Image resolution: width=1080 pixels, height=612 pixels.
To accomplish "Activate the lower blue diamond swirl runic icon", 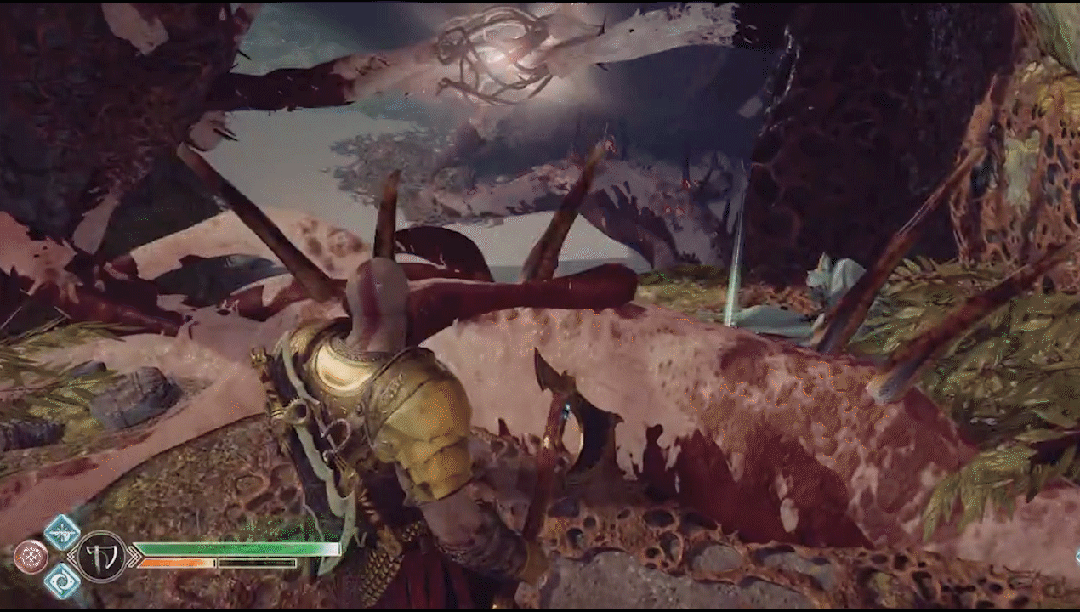I will coord(62,580).
